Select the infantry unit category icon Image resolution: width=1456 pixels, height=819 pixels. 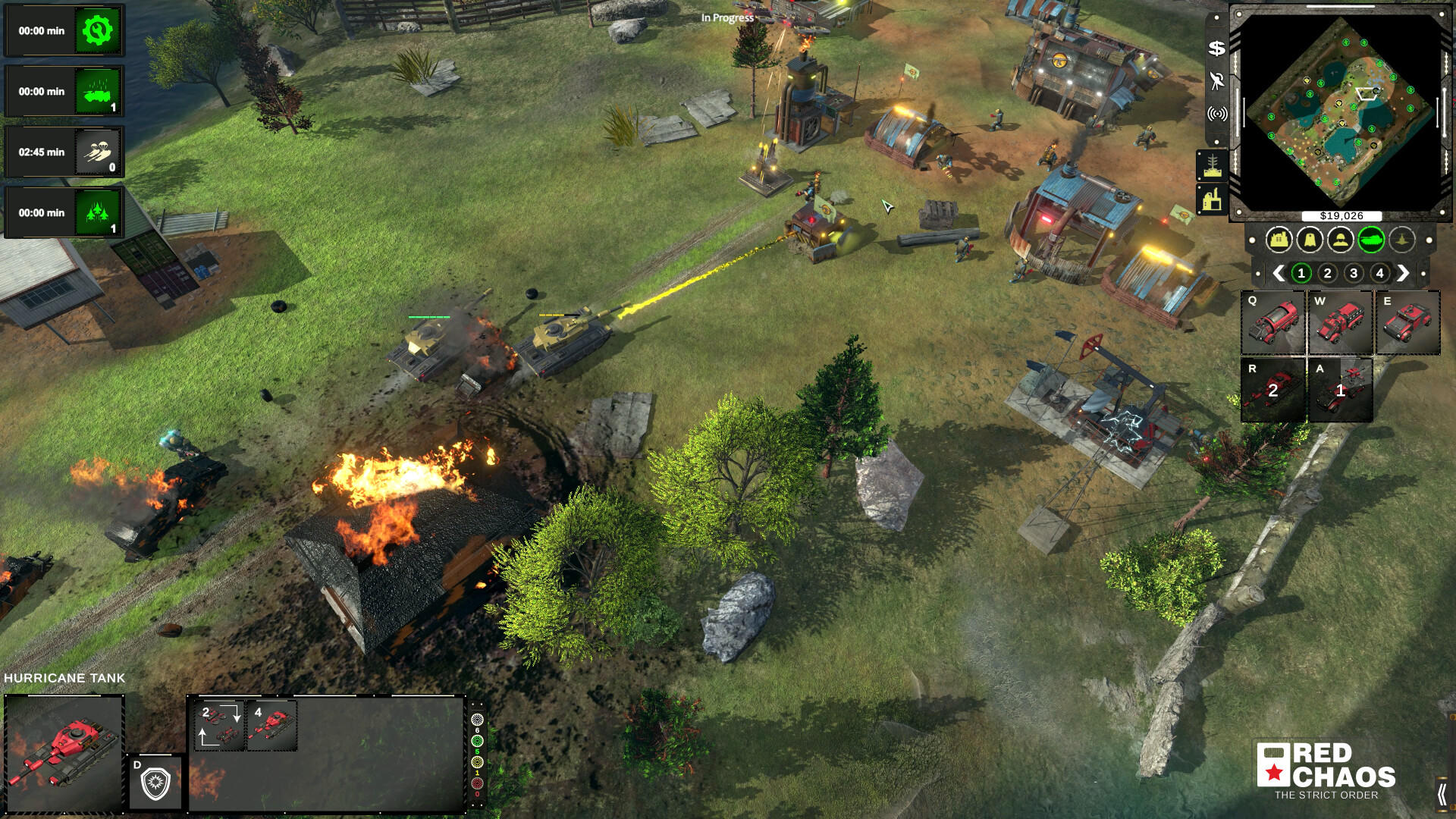pyautogui.click(x=1339, y=240)
